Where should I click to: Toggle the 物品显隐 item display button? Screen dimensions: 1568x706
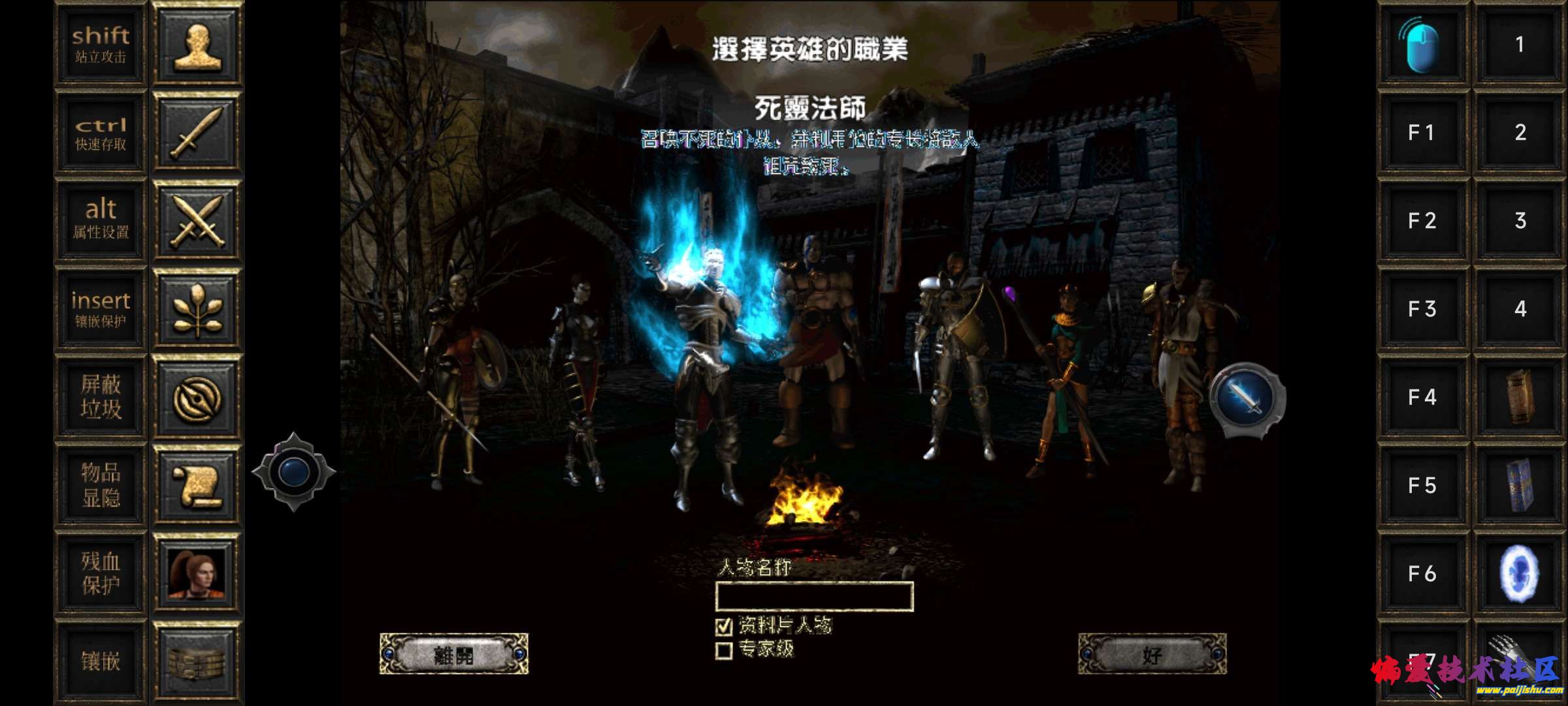coord(101,485)
